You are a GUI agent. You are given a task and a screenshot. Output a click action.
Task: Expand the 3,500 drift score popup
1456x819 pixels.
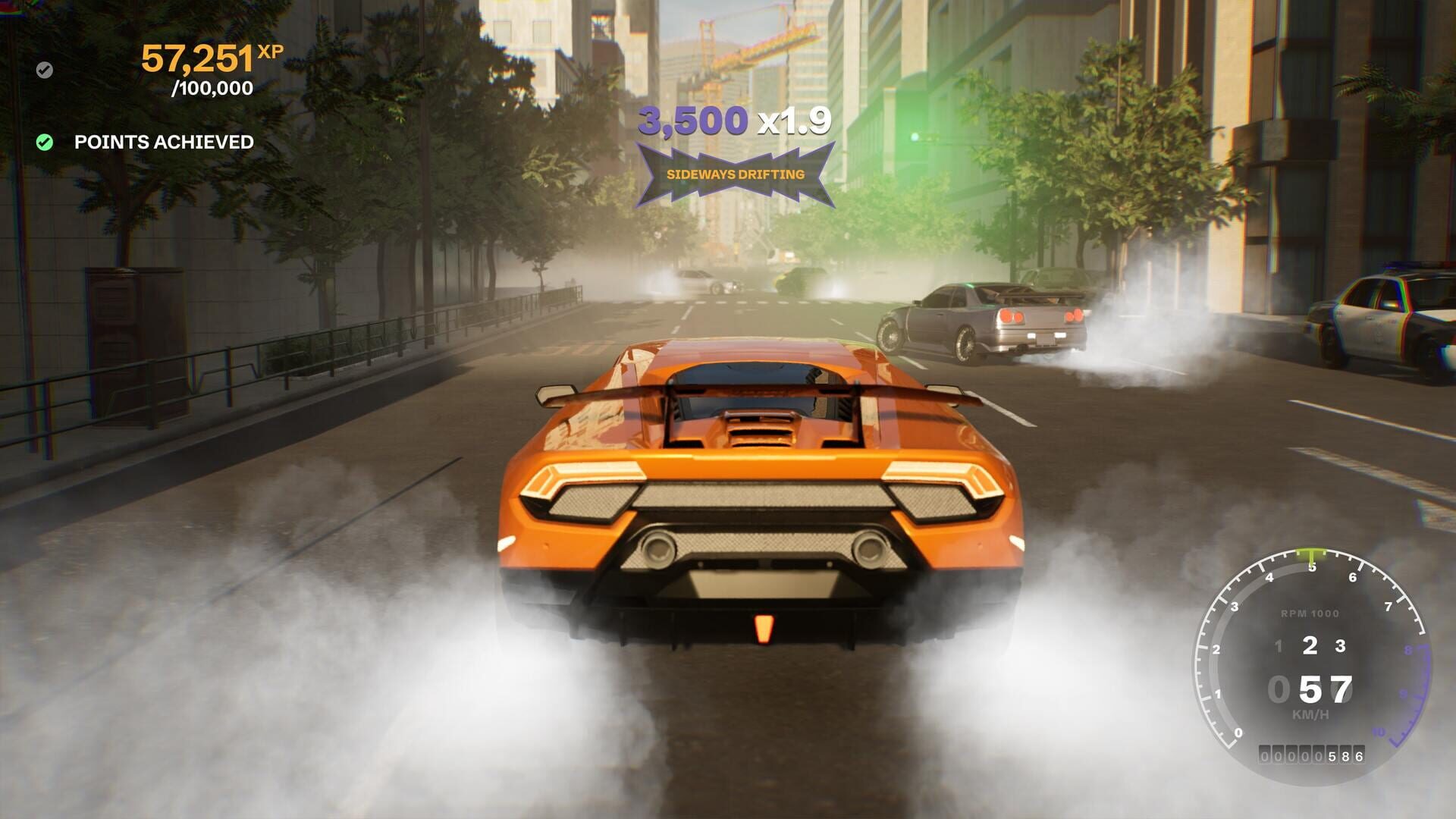pyautogui.click(x=694, y=121)
